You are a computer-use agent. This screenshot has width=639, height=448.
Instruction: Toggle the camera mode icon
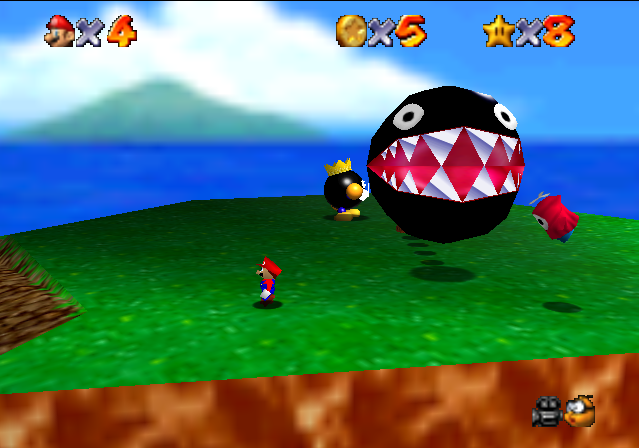click(x=546, y=410)
